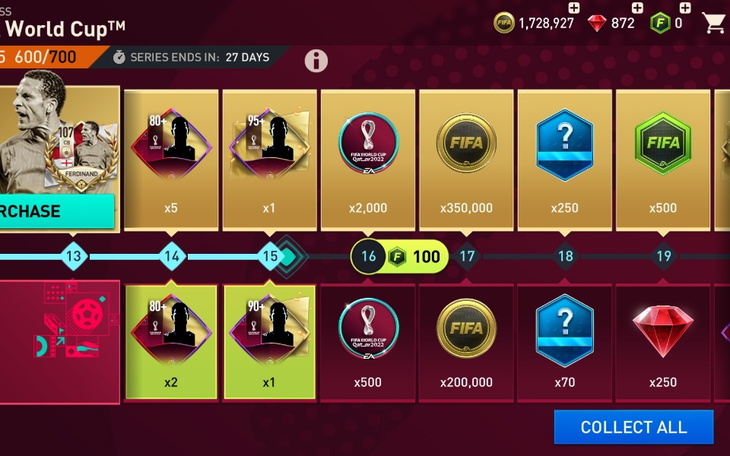730x456 pixels.
Task: Select the x350,000 FIFA coins reward
Action: pos(466,158)
